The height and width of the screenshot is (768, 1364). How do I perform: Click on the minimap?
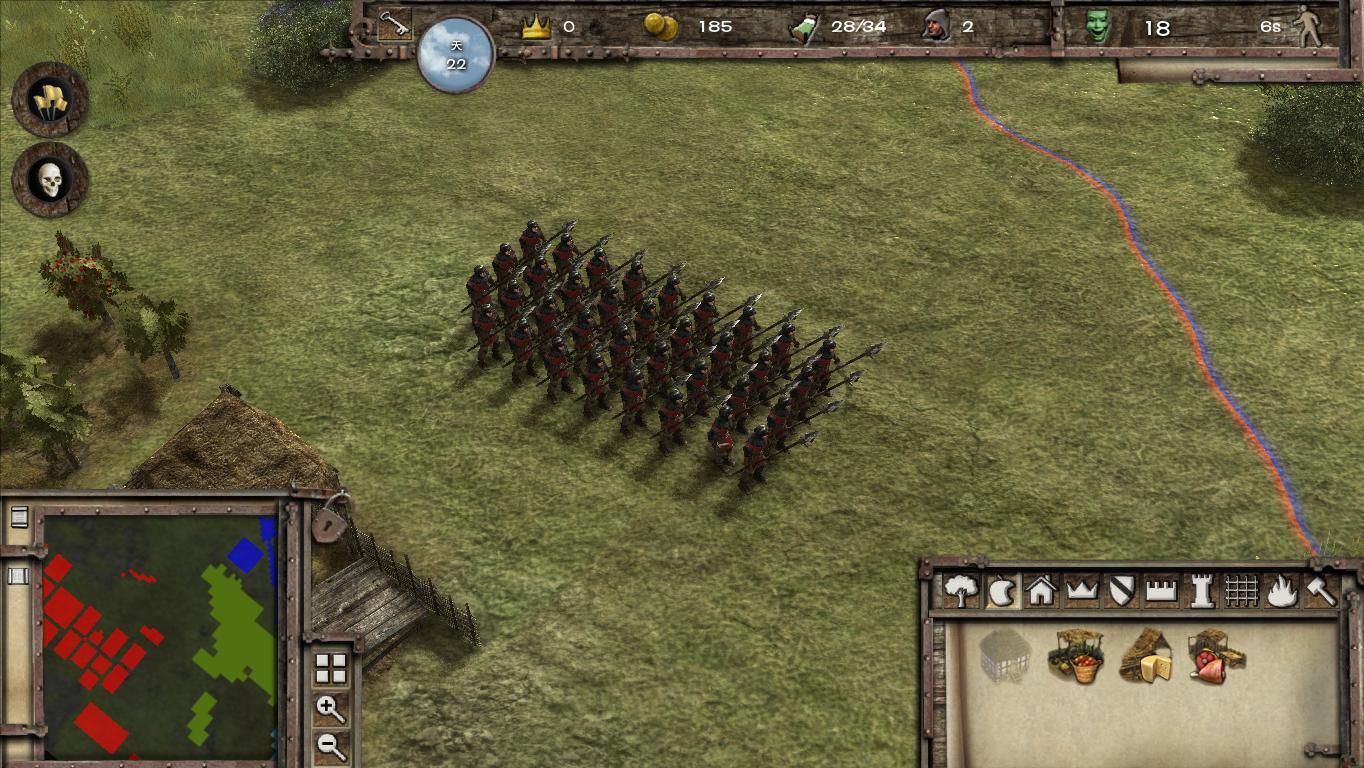point(160,636)
